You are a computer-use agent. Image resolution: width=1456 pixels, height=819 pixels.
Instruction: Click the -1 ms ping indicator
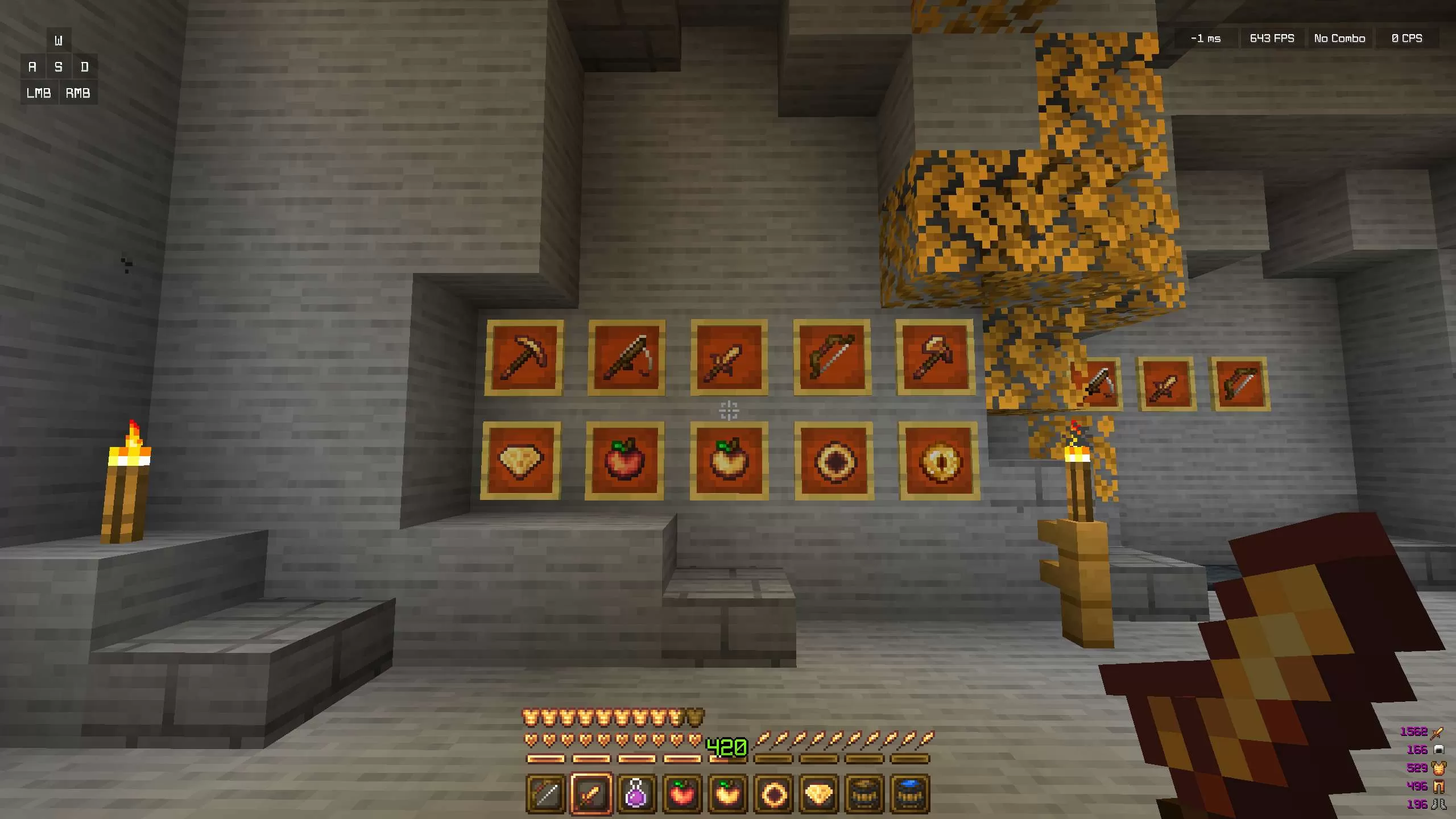coord(1206,38)
